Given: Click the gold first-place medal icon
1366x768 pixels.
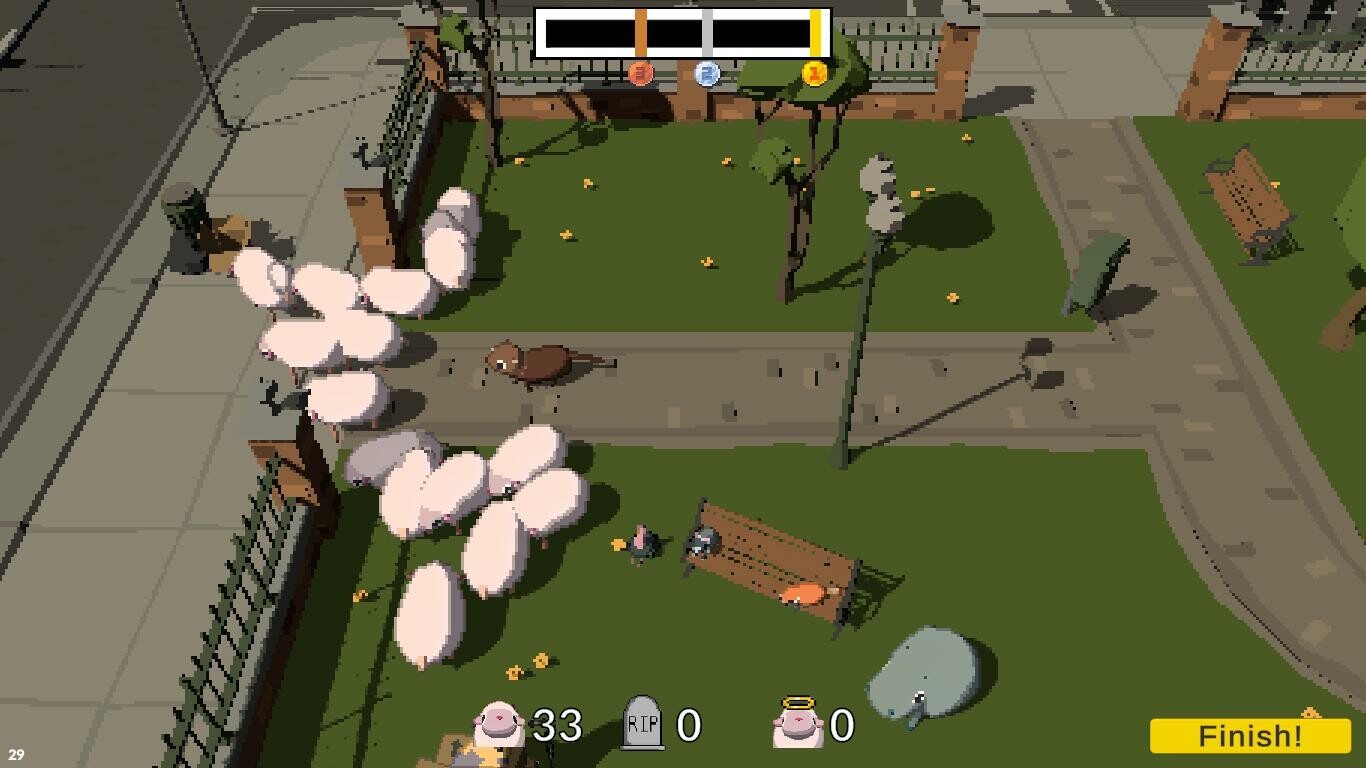Looking at the screenshot, I should tap(814, 71).
